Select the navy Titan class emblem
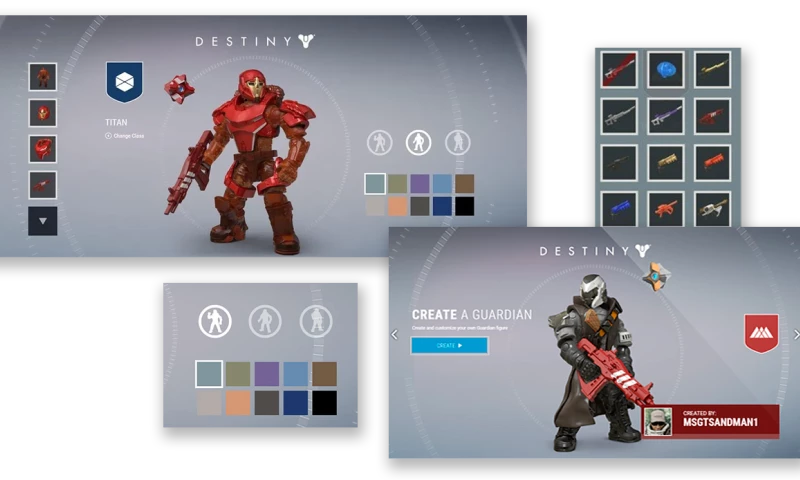The width and height of the screenshot is (800, 480). coord(124,83)
